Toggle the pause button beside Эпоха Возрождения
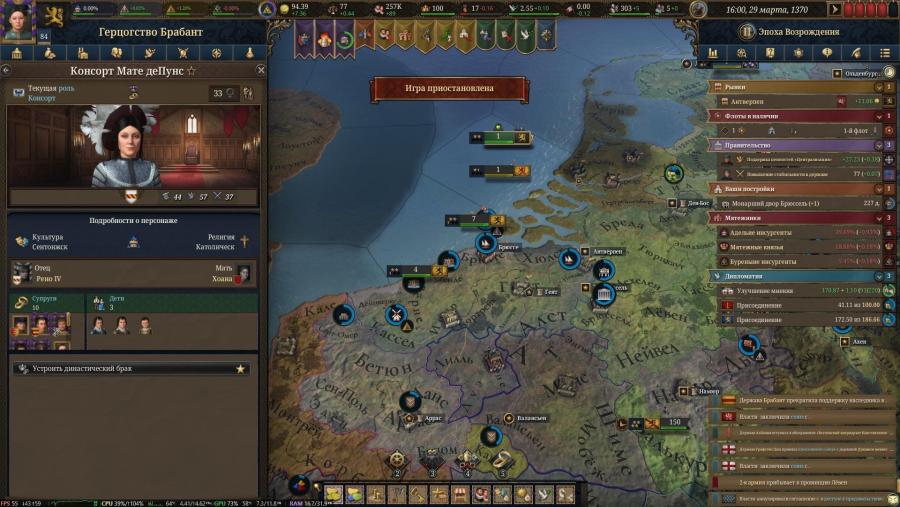Viewport: 900px width, 507px height. point(744,32)
